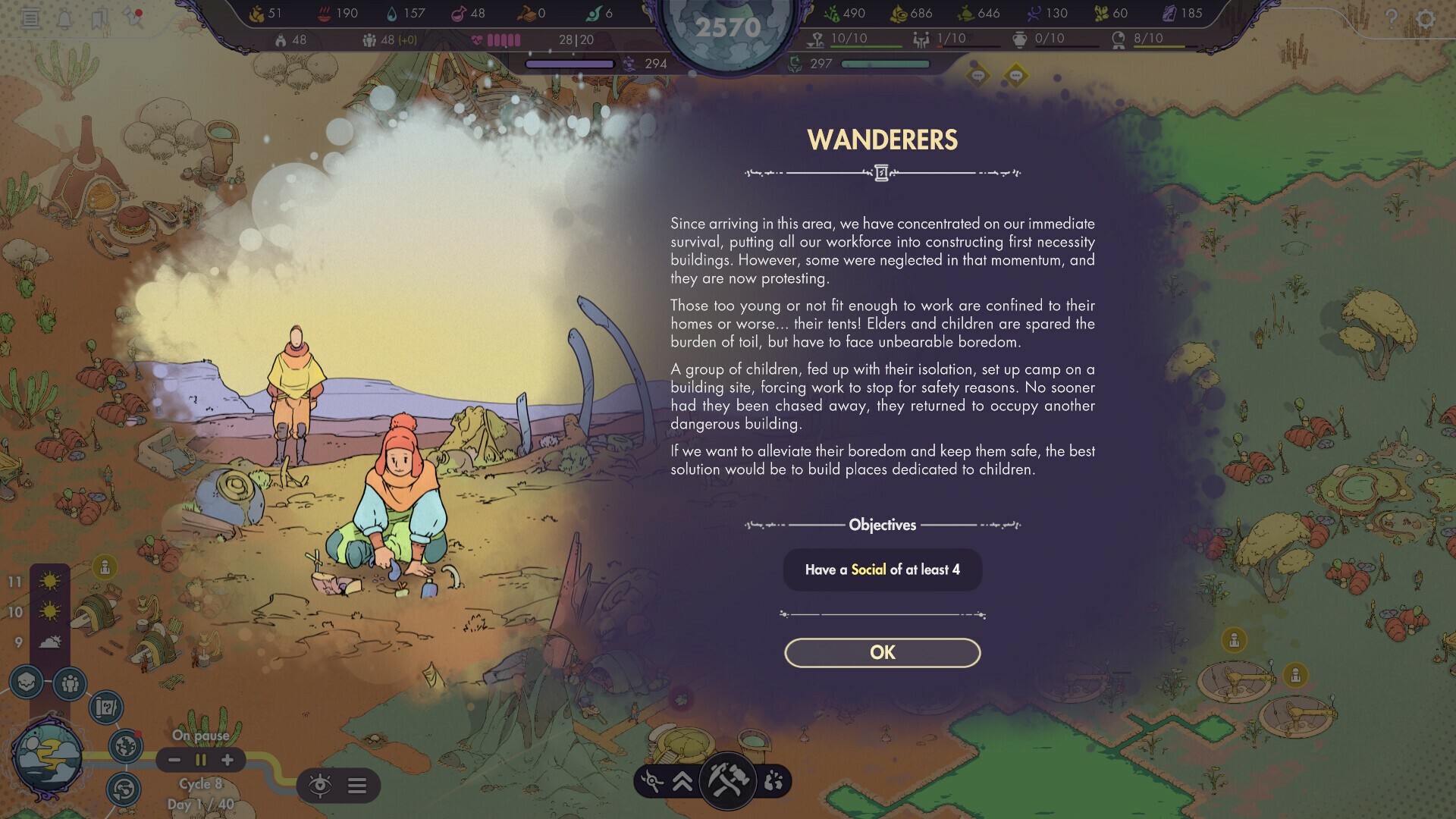Select the crumbling rock demolish tool
The height and width of the screenshot is (819, 1456).
[773, 781]
